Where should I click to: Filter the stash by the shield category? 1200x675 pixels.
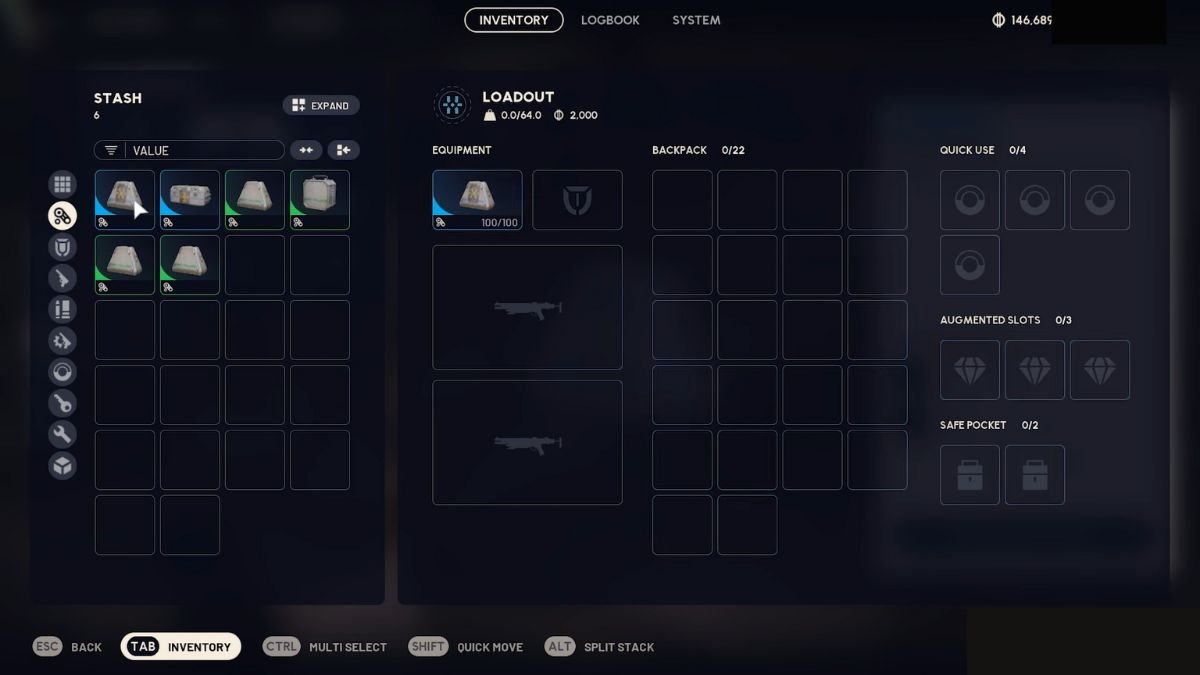click(62, 247)
